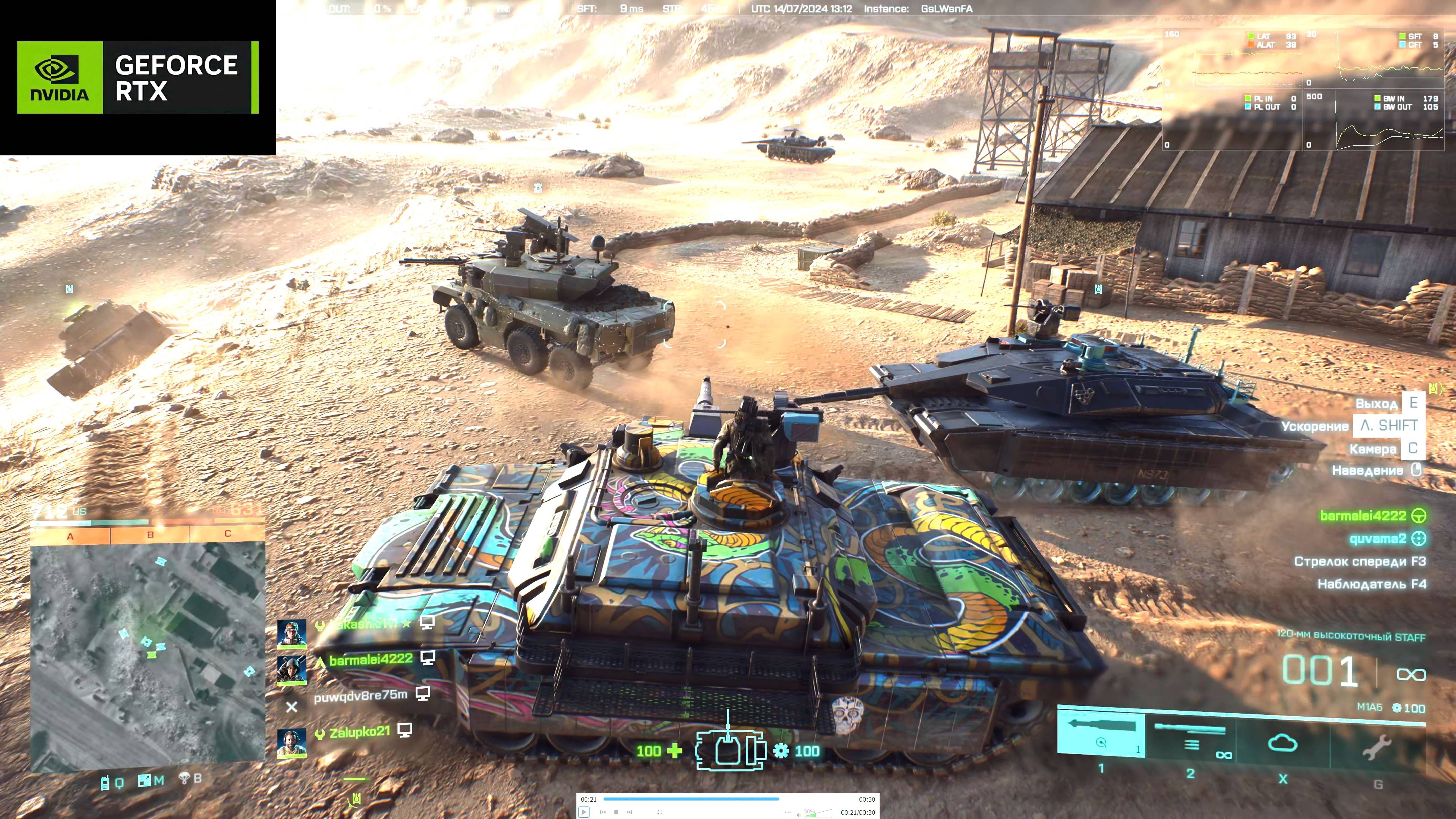This screenshot has width=1456, height=819.
Task: Select objective C flag indicator
Action: click(x=228, y=533)
